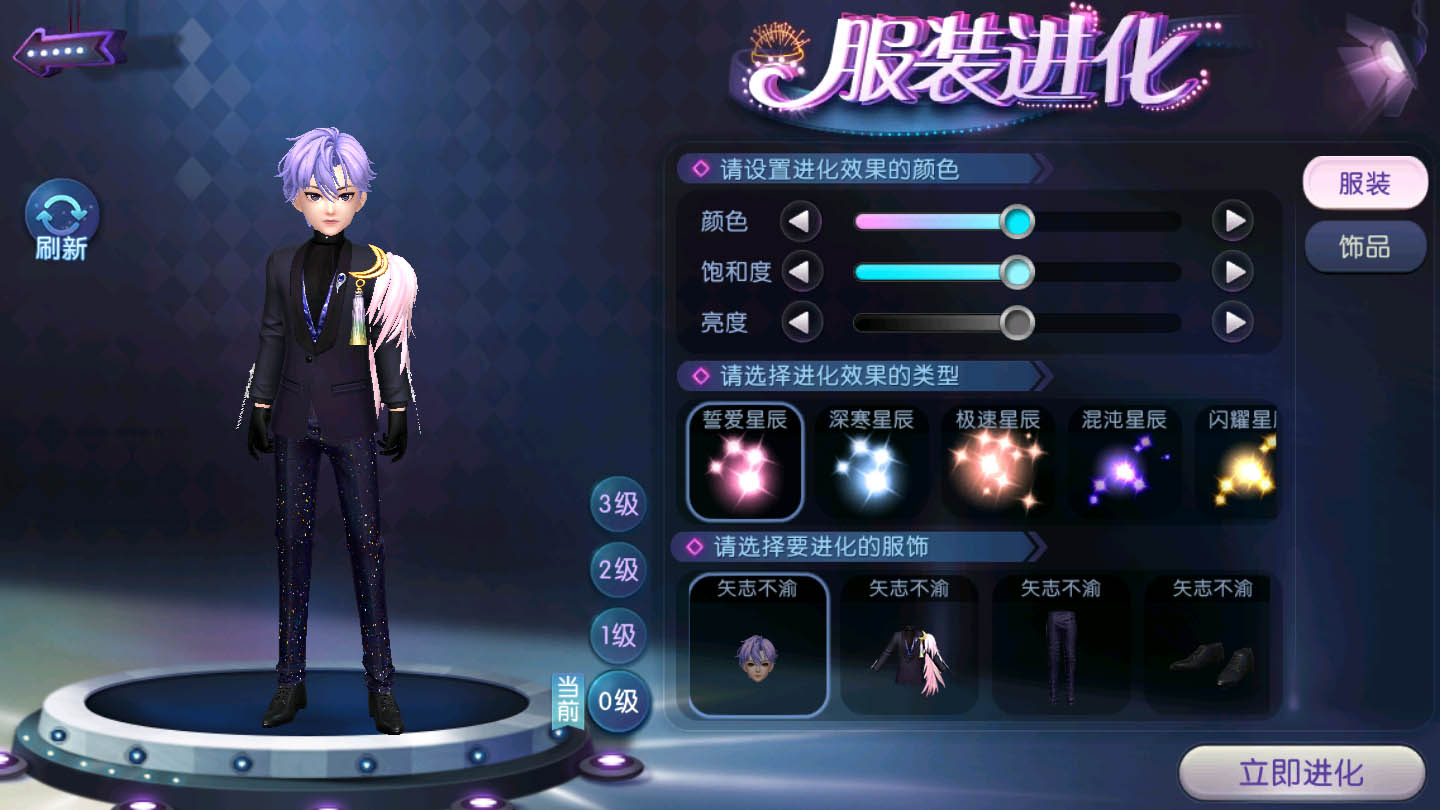
Task: Switch to the 饰品 tab
Action: [x=1364, y=245]
